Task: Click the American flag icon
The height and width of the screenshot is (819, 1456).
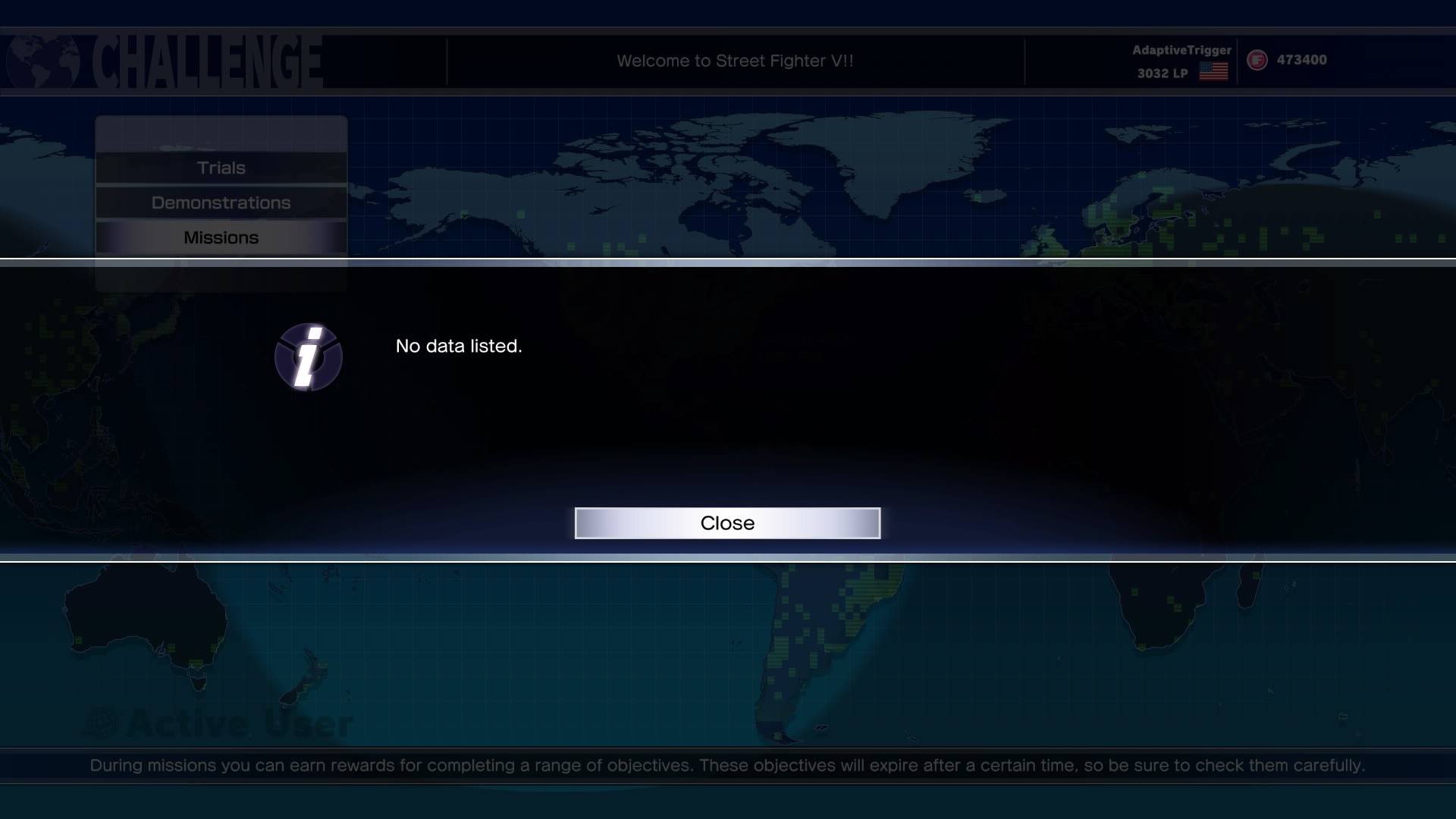Action: tap(1214, 72)
